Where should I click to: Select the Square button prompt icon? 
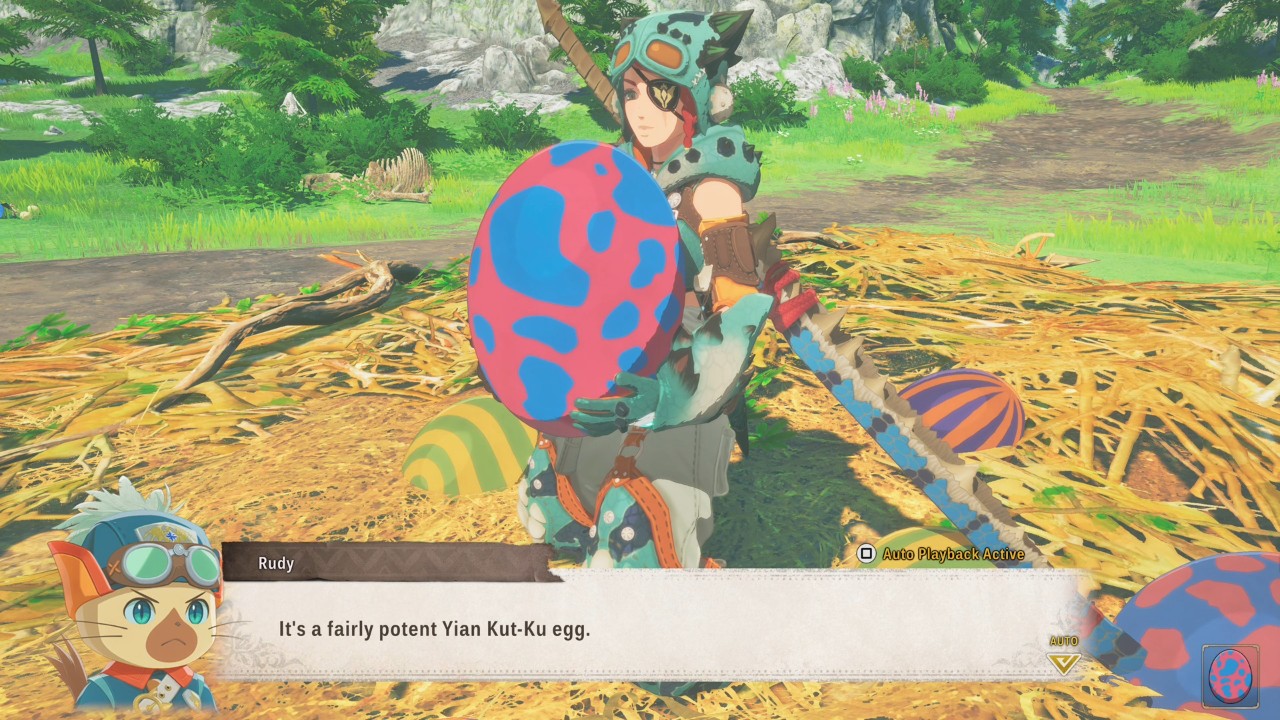[x=865, y=553]
